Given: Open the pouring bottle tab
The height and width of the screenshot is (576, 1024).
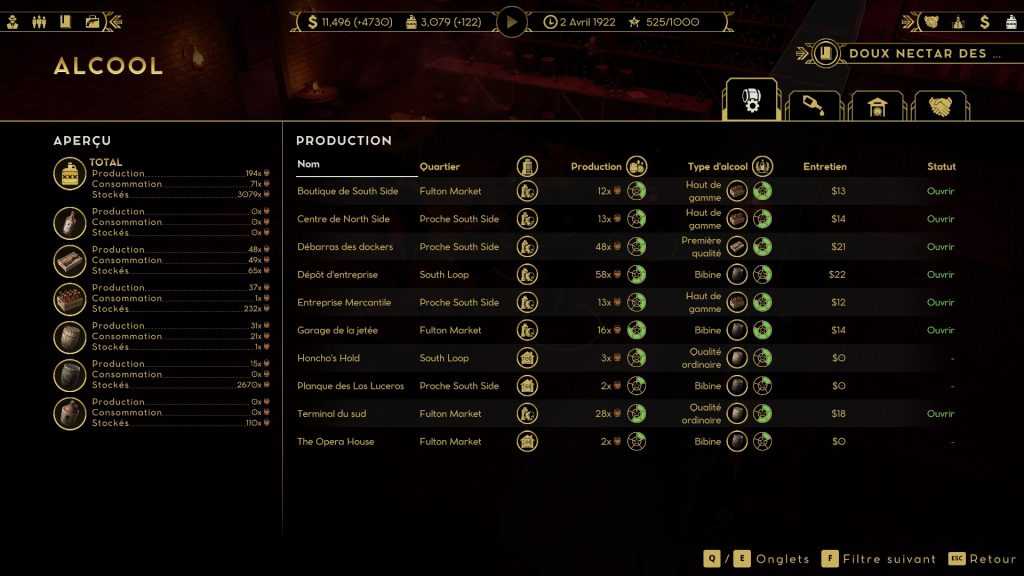Looking at the screenshot, I should 813,106.
